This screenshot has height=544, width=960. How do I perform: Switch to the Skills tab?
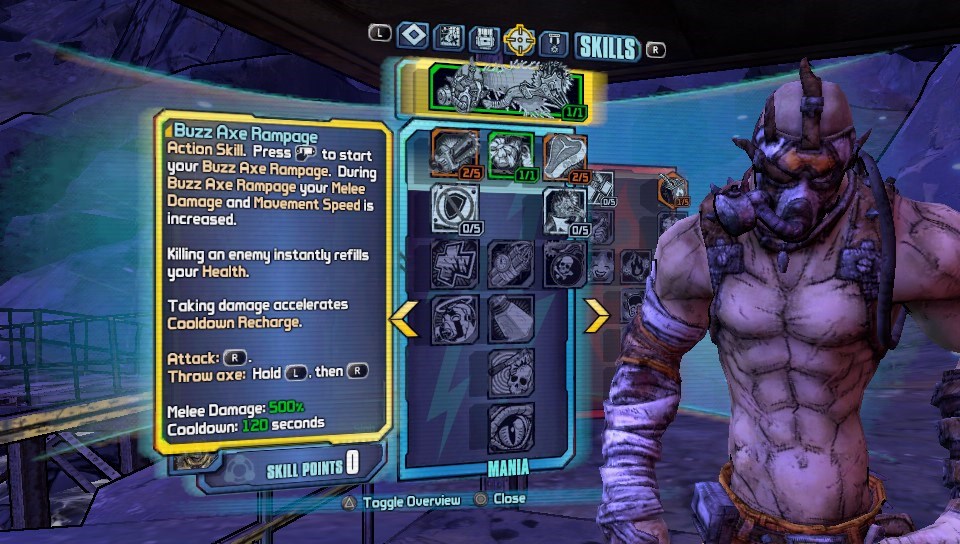pos(607,46)
